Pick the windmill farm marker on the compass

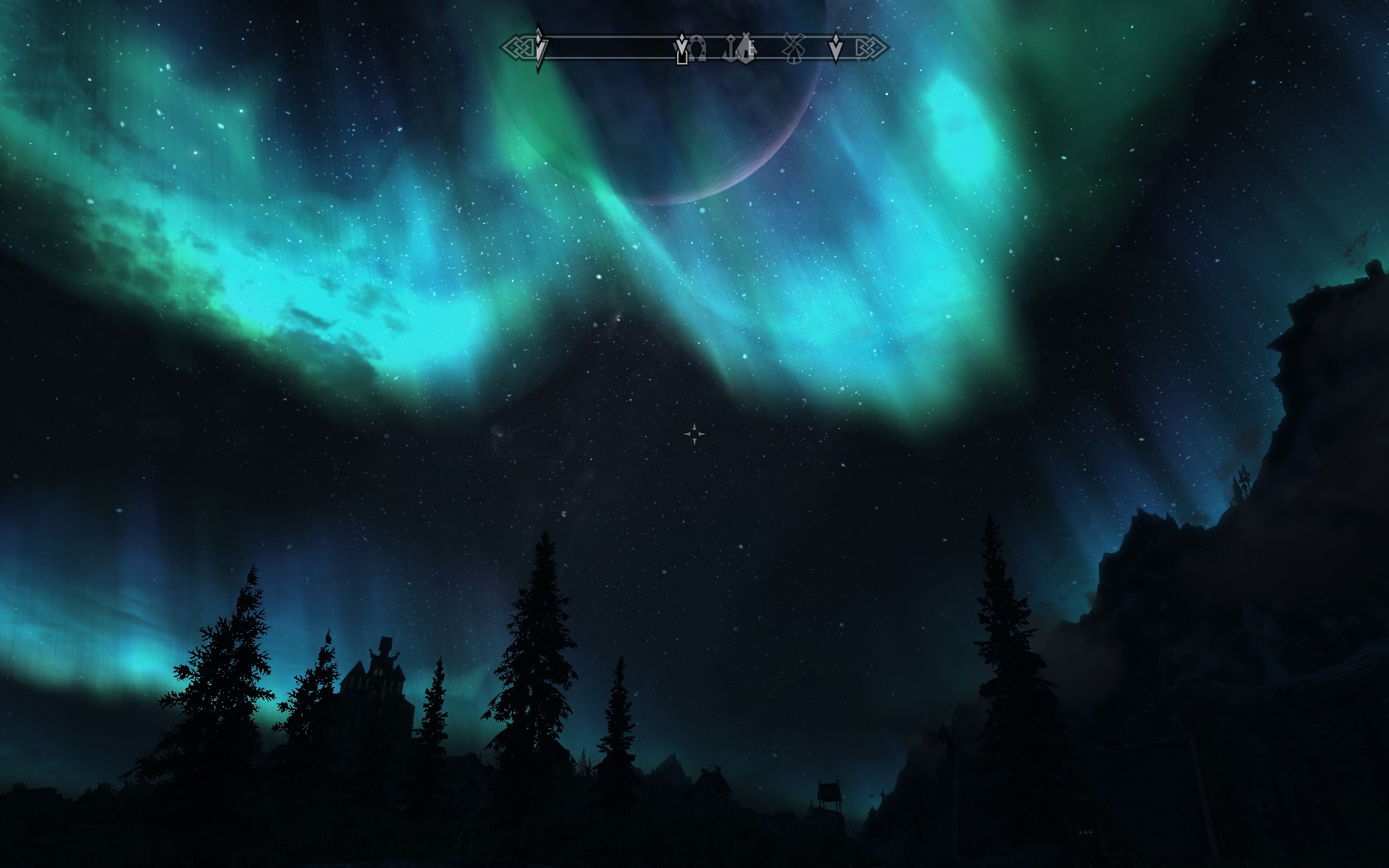point(794,49)
